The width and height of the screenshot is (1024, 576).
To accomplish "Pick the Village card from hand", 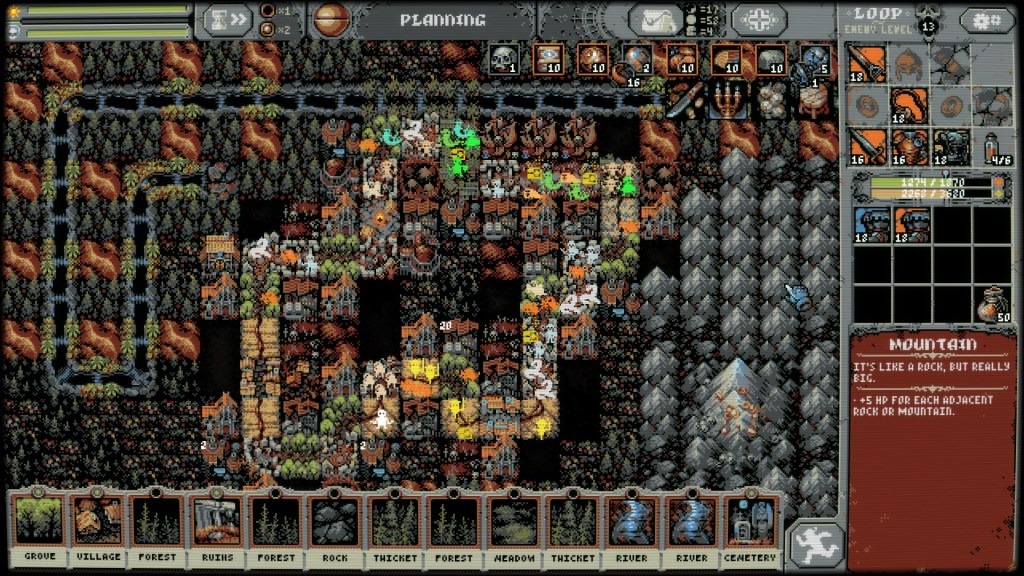I will pos(98,527).
